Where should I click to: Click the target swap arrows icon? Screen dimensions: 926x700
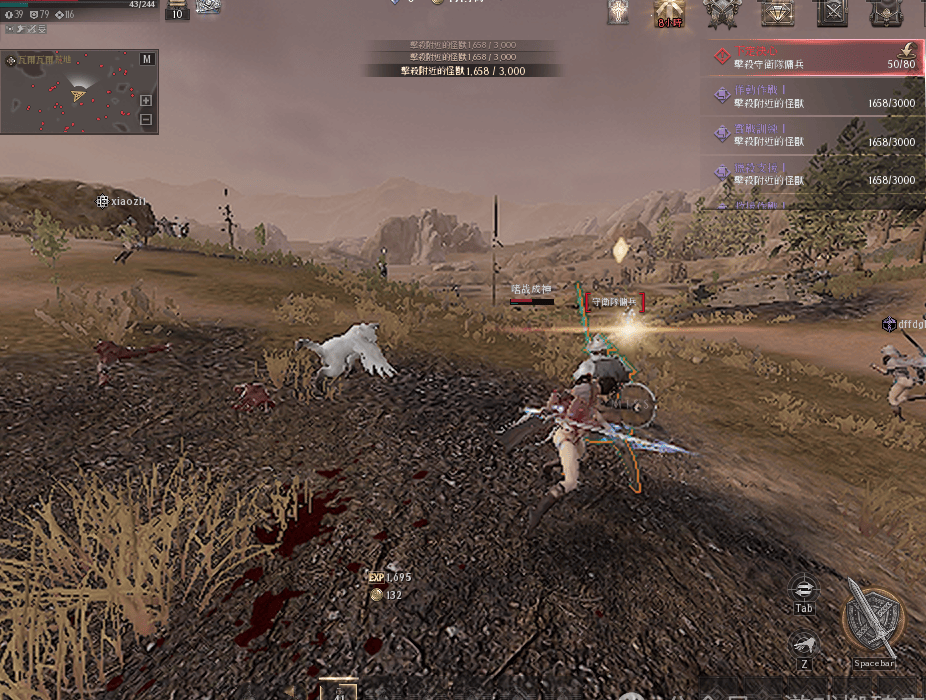pyautogui.click(x=804, y=588)
